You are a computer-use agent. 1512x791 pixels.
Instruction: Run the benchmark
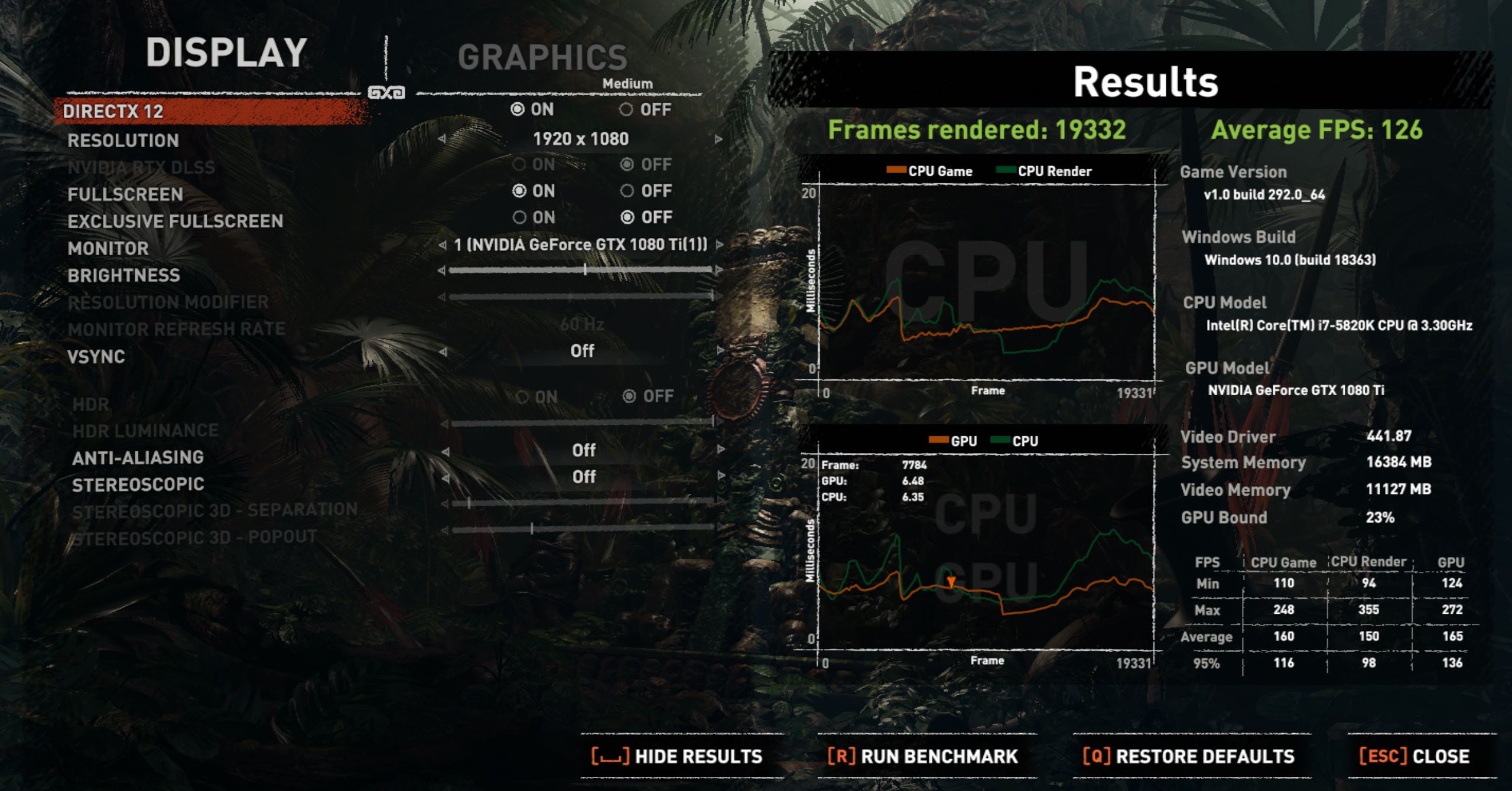923,757
